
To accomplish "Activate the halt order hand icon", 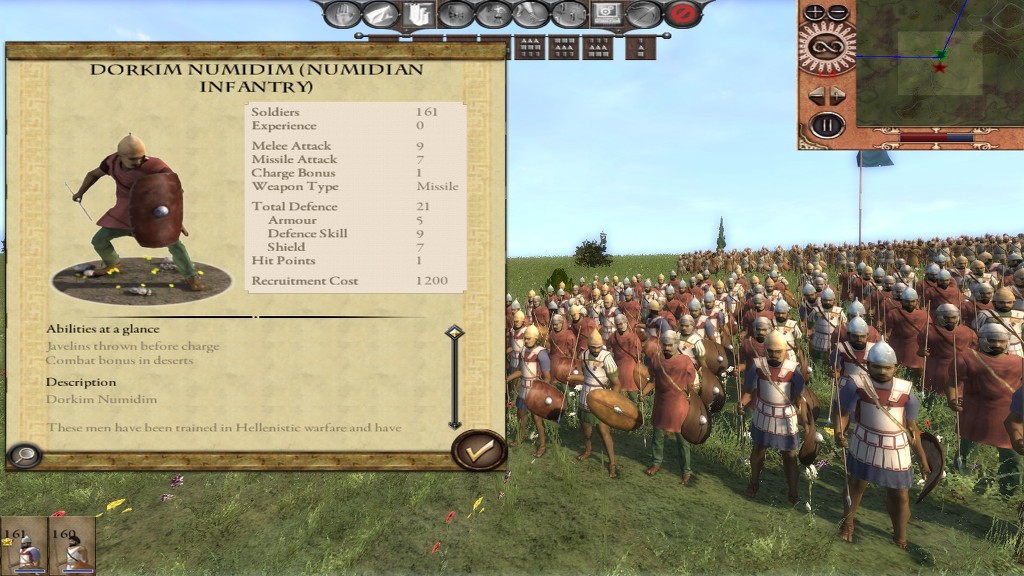I will pyautogui.click(x=342, y=14).
